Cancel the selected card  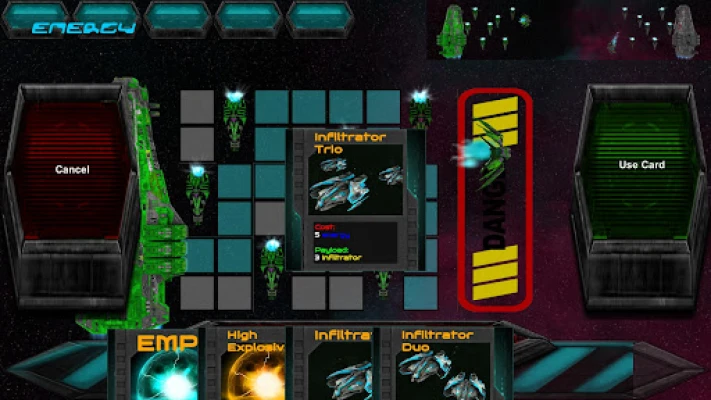tap(72, 170)
